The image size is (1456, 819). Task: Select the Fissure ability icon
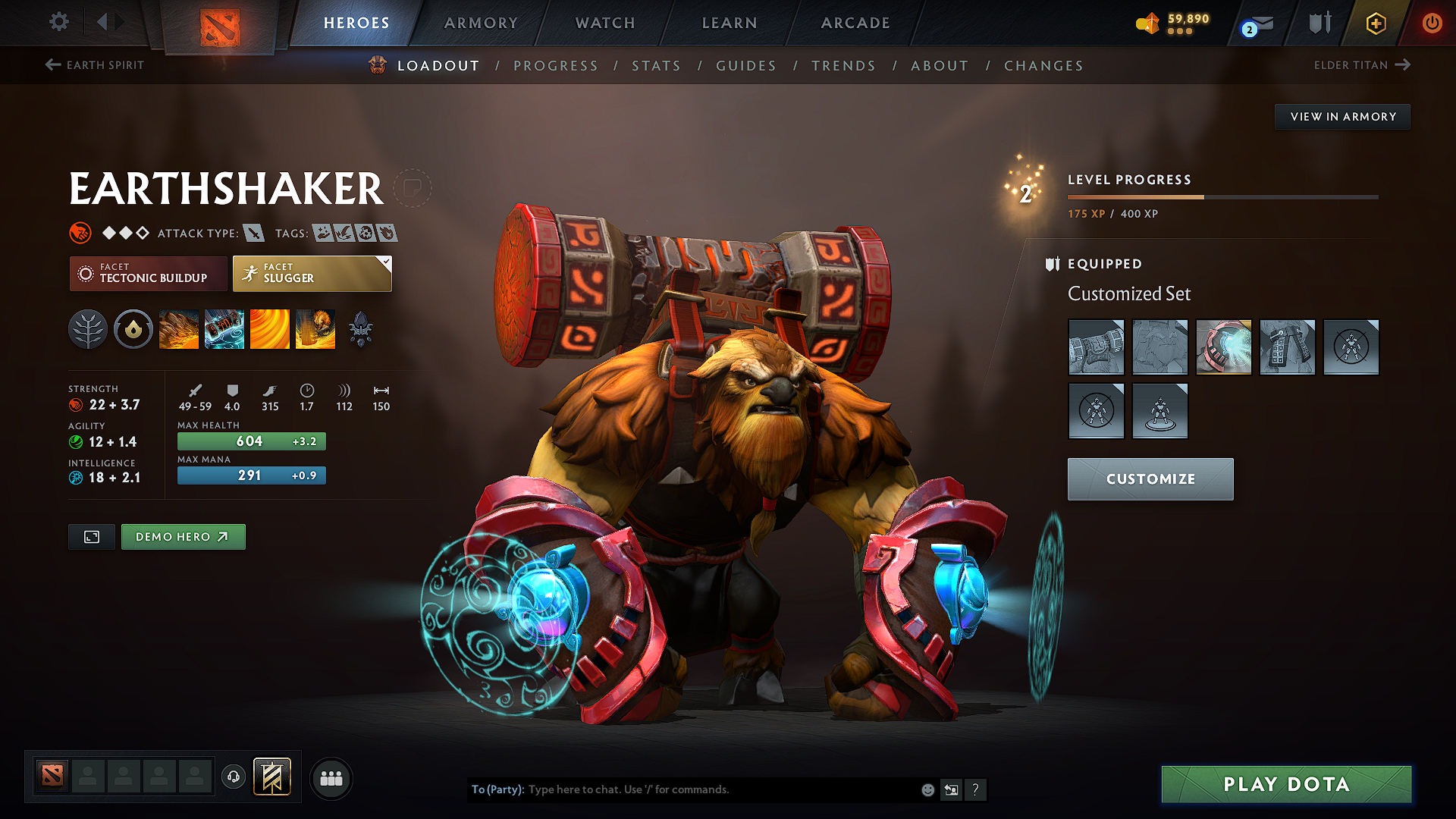click(179, 328)
